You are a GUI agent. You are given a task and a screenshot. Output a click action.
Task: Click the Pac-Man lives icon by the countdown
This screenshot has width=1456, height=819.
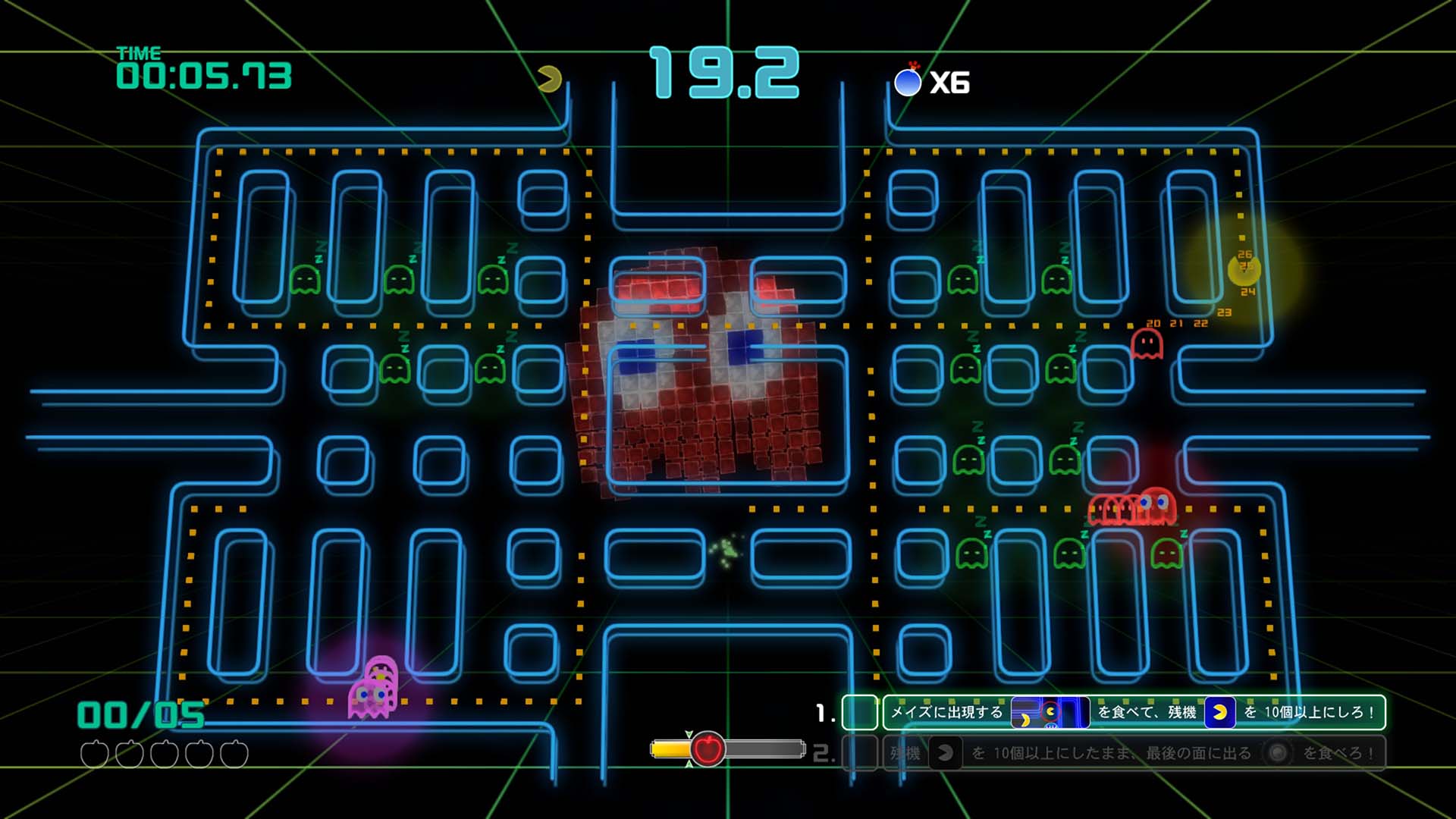pos(549,79)
